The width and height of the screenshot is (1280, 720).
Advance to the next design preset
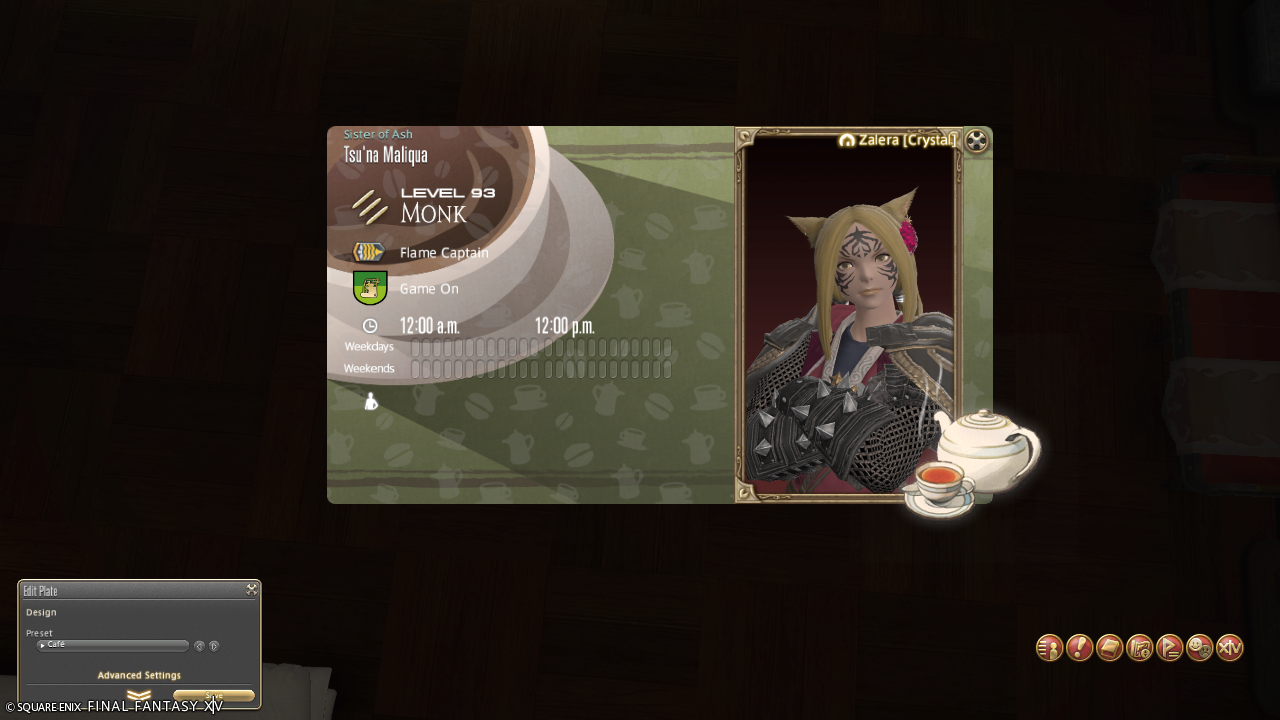point(214,646)
